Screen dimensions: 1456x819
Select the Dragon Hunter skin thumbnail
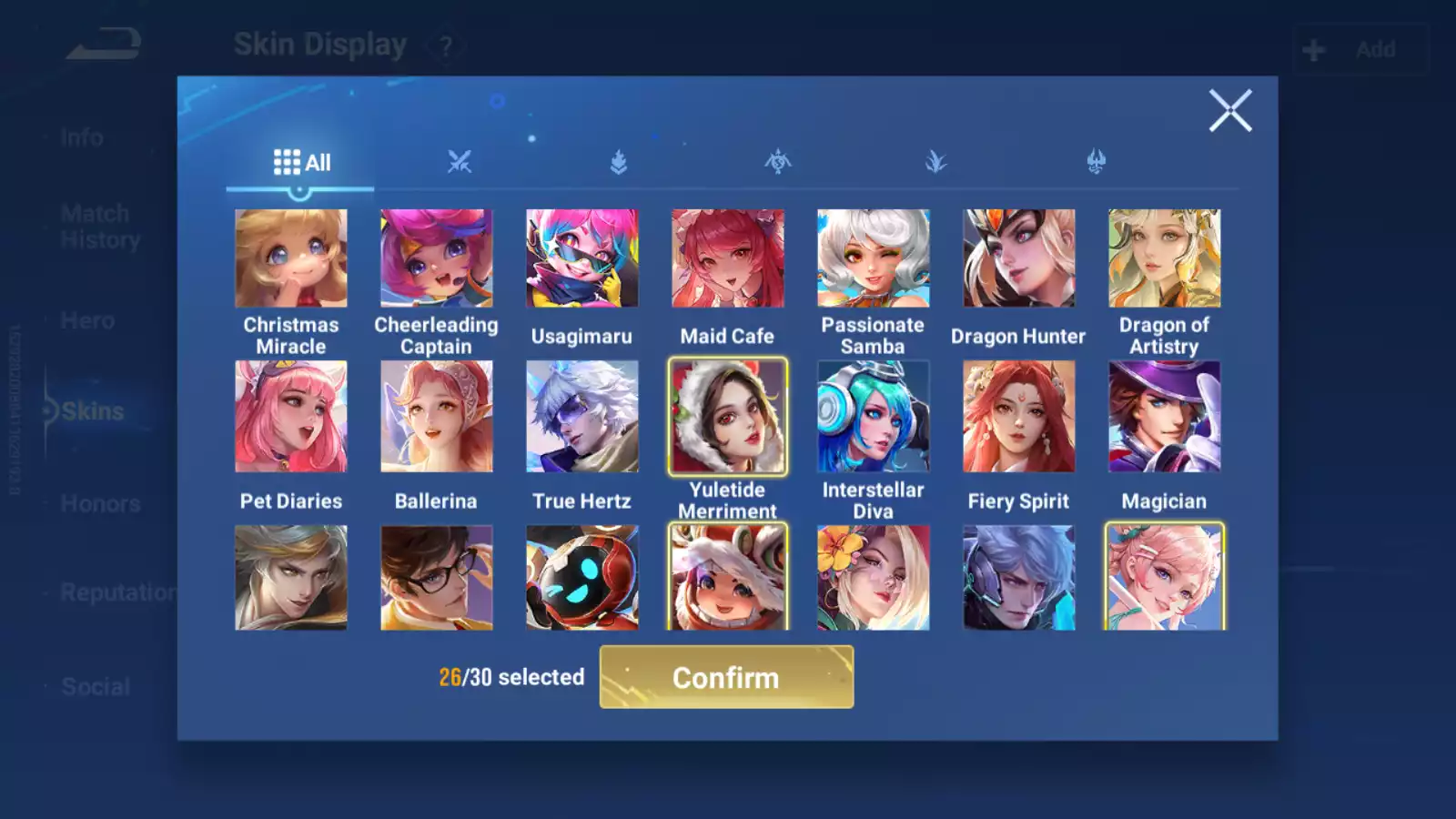1018,258
